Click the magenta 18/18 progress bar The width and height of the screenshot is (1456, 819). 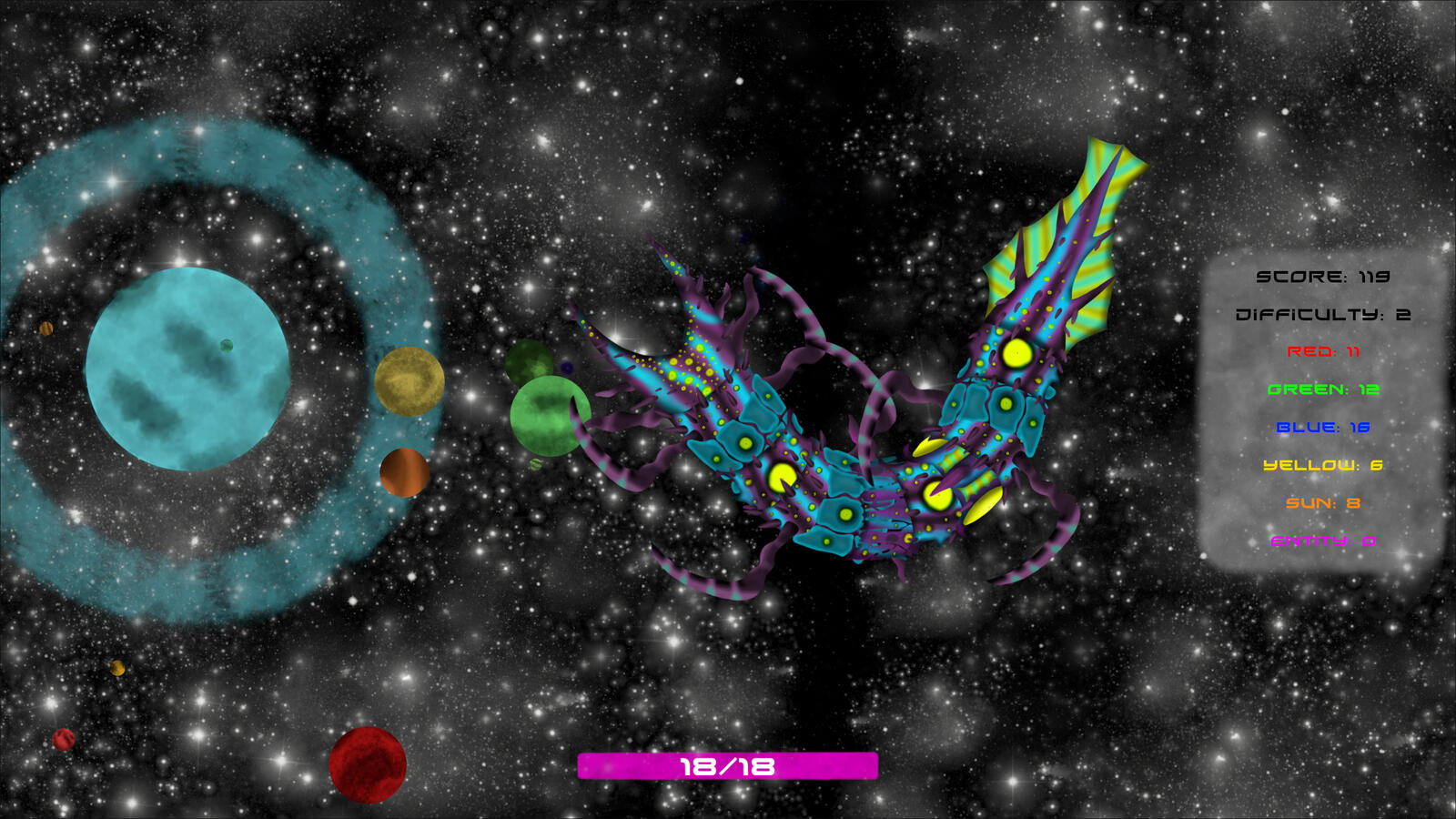[727, 767]
